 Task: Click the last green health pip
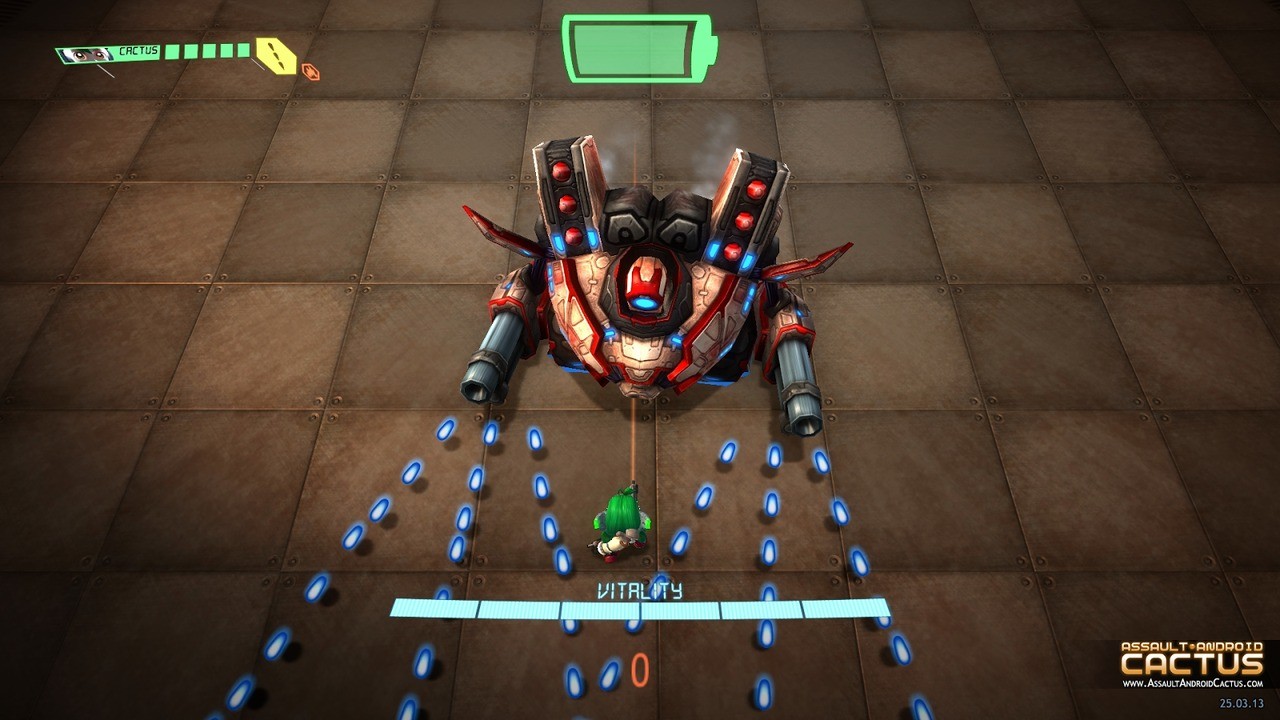tap(244, 50)
